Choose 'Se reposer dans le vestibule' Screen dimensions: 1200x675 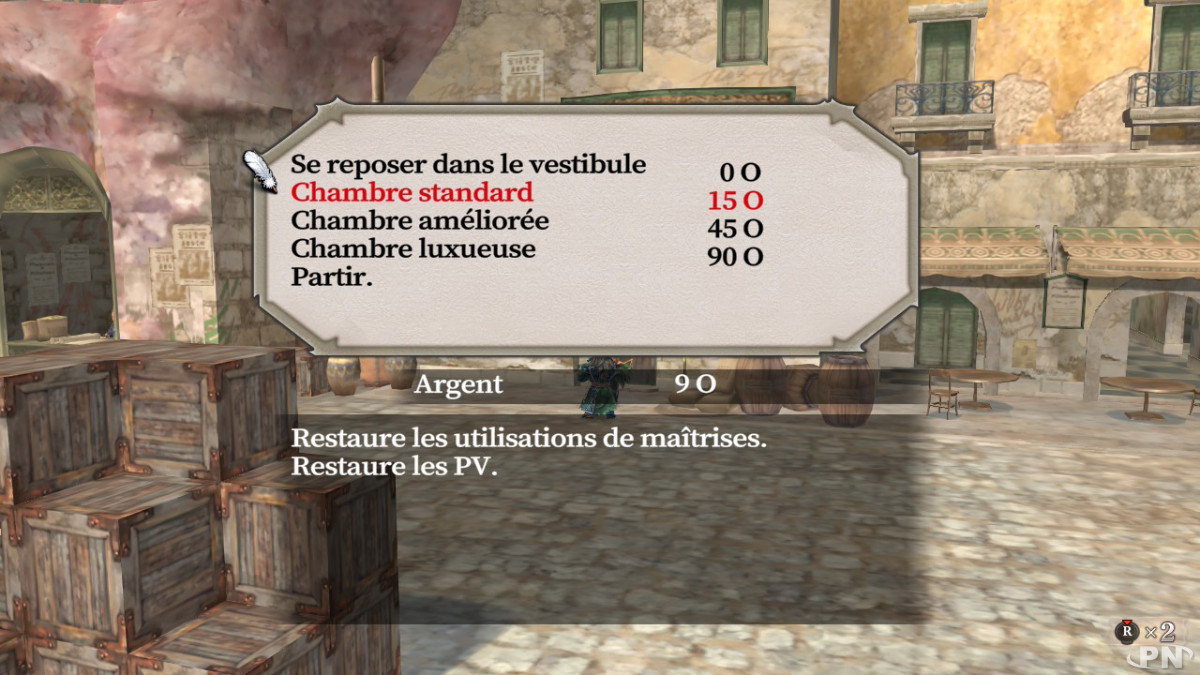[468, 164]
